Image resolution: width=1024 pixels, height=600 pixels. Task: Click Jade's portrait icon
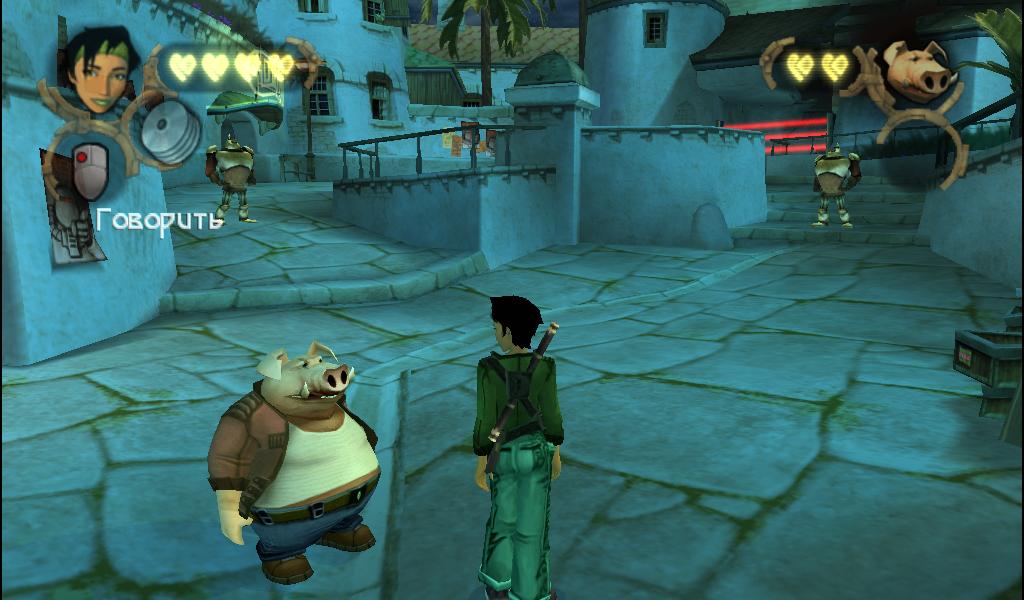pos(97,70)
